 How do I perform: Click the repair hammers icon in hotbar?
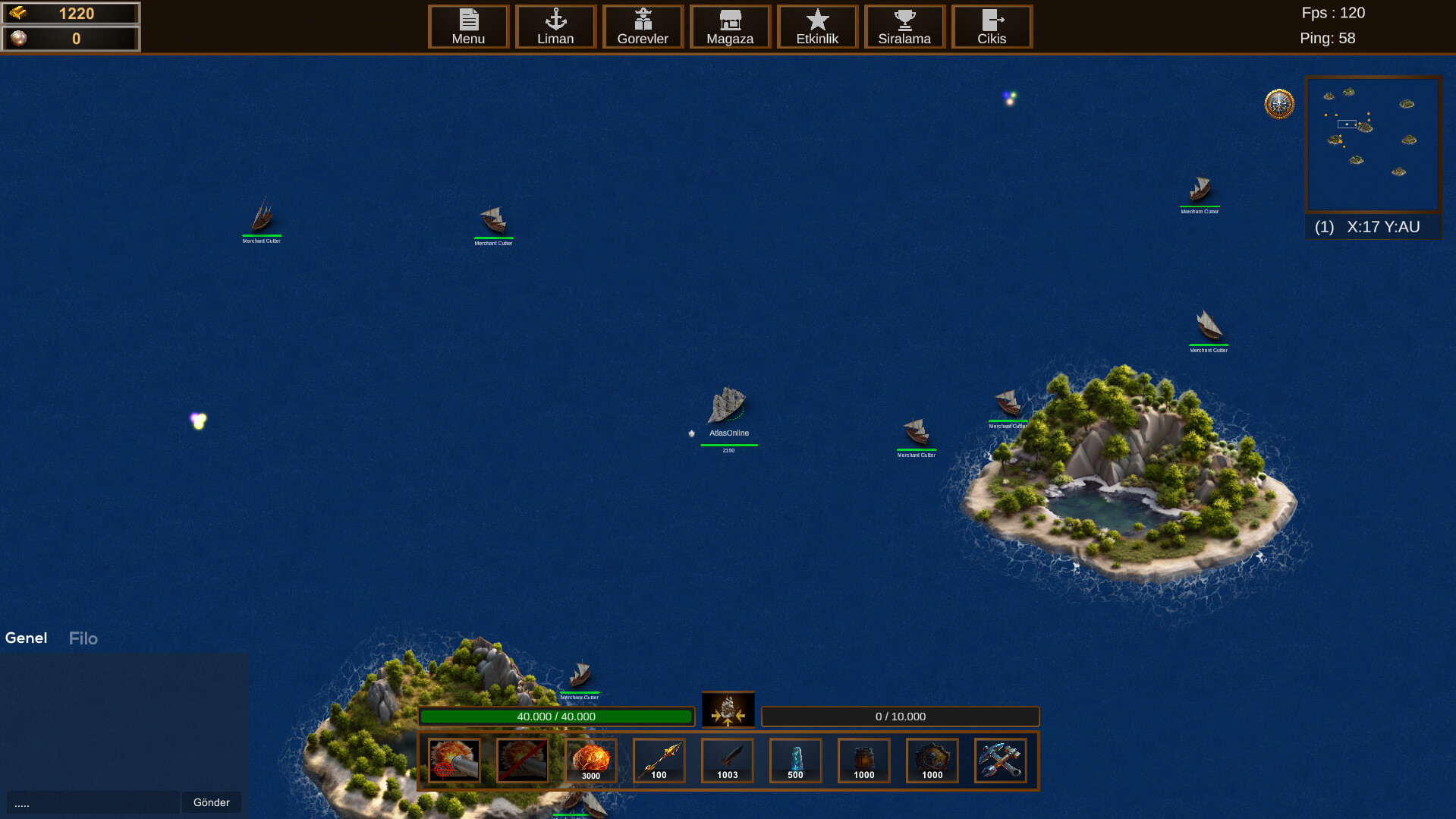click(1000, 761)
